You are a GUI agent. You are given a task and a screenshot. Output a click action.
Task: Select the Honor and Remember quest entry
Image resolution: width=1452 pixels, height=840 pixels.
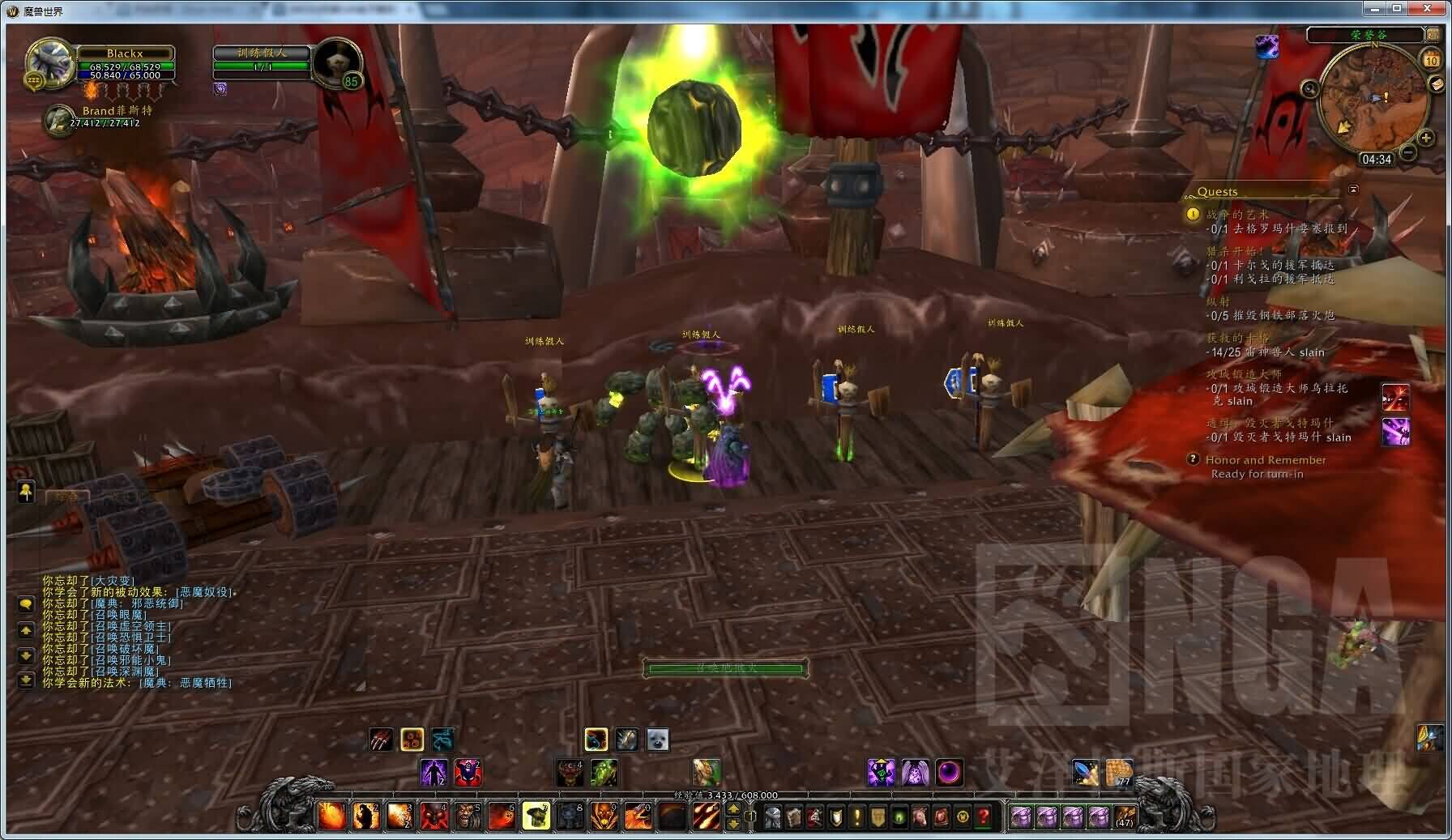tap(1265, 460)
